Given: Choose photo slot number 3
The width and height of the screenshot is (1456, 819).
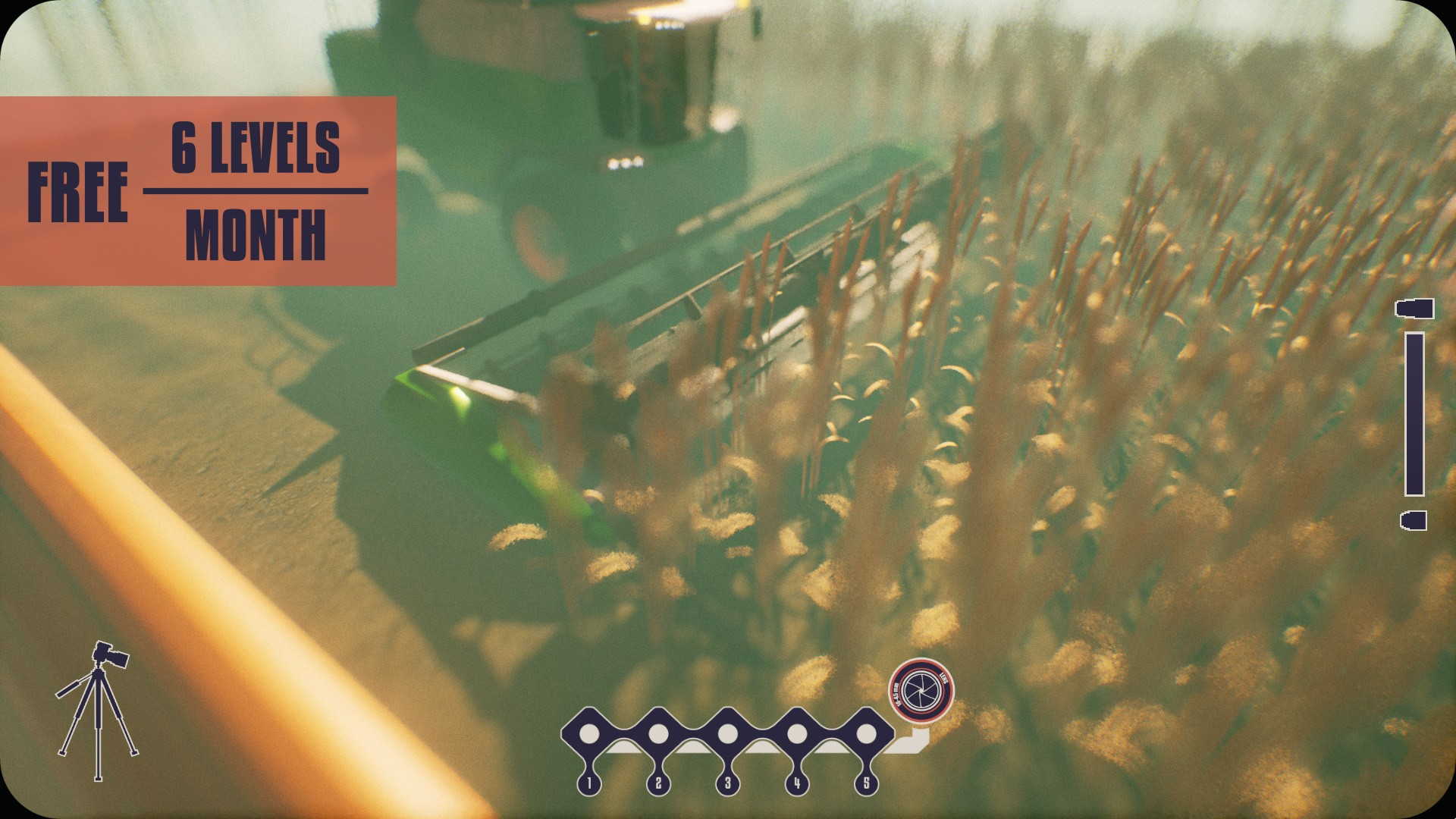Looking at the screenshot, I should pos(727,734).
